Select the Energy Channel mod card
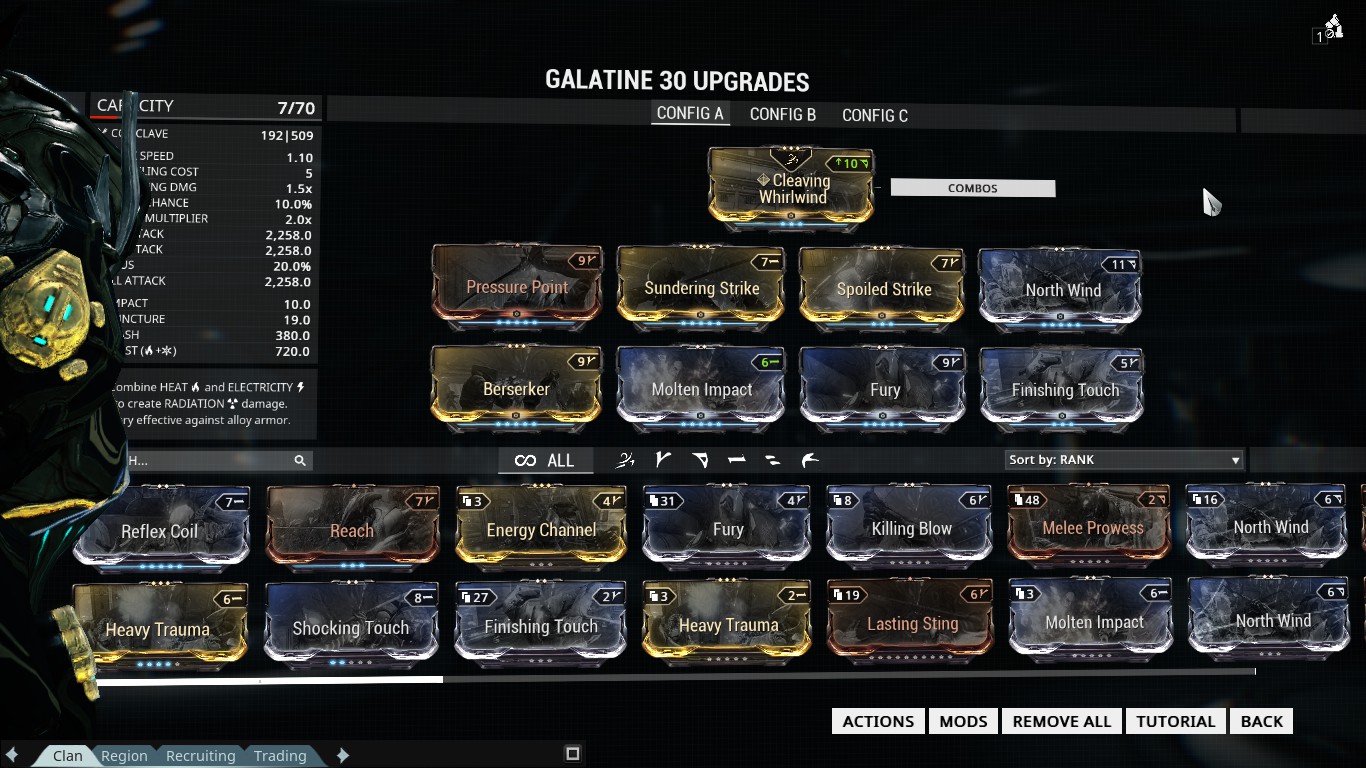1366x768 pixels. (541, 529)
